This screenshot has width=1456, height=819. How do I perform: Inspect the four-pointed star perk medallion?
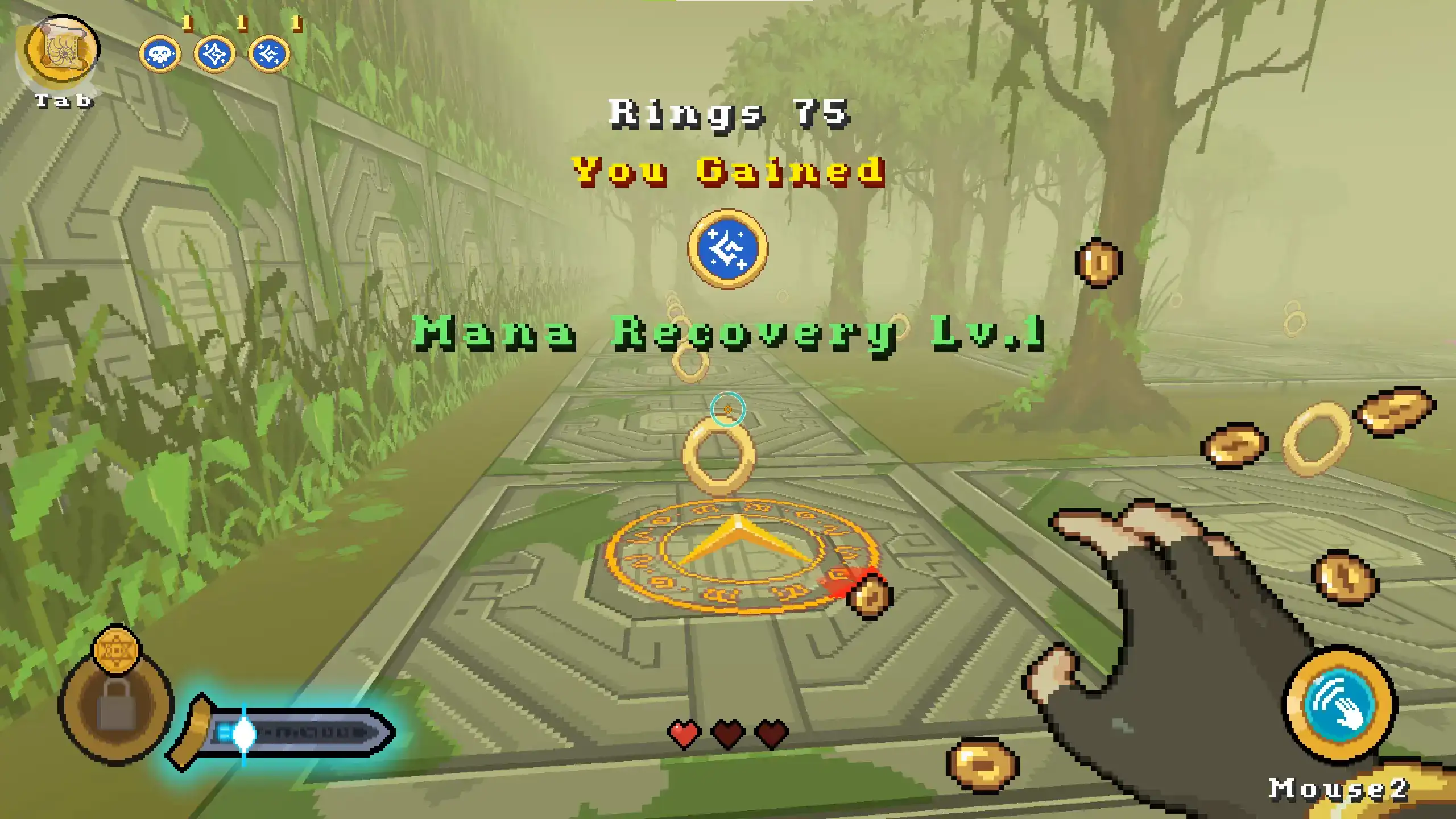pyautogui.click(x=214, y=55)
